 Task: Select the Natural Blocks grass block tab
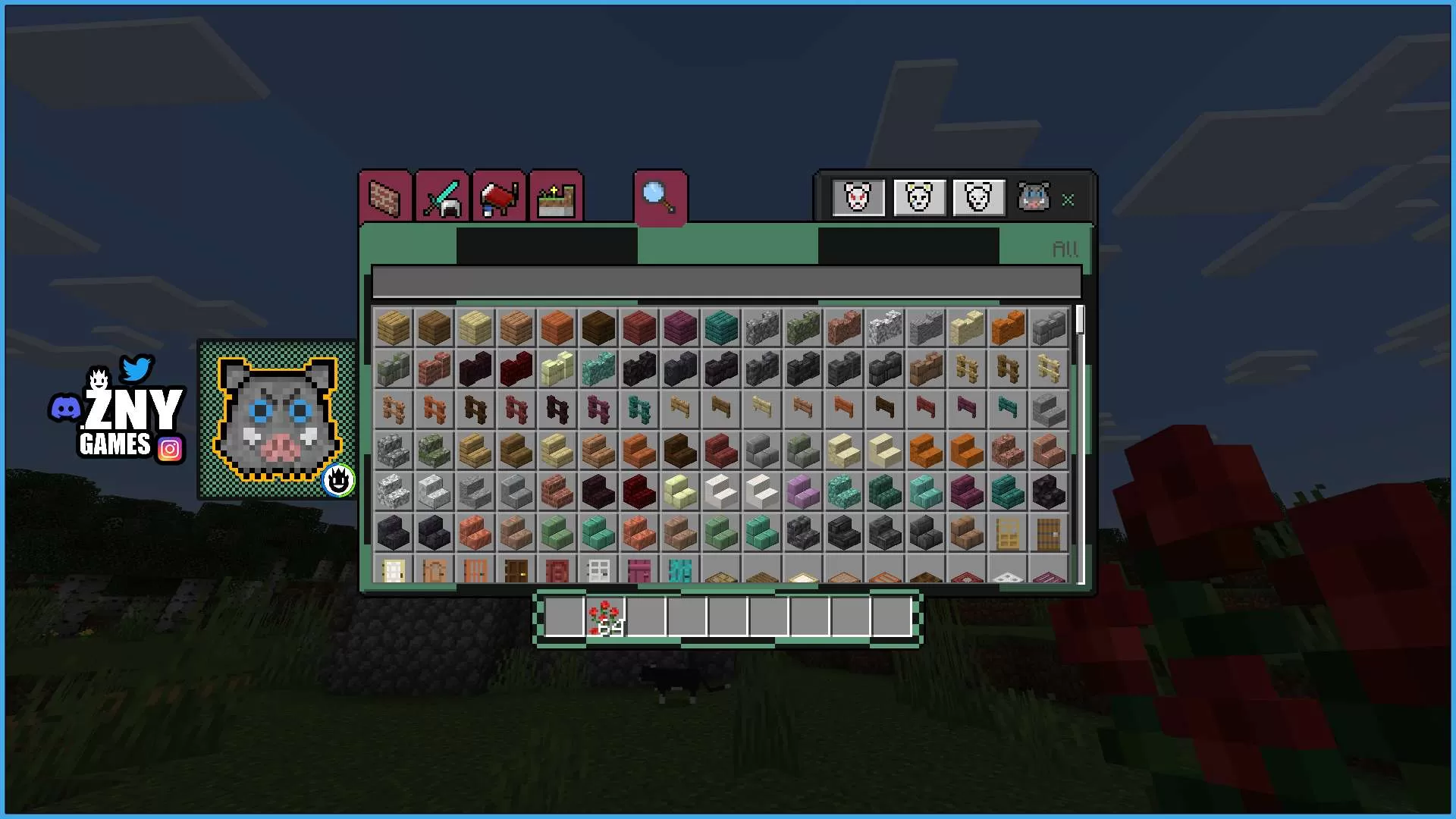coord(554,197)
